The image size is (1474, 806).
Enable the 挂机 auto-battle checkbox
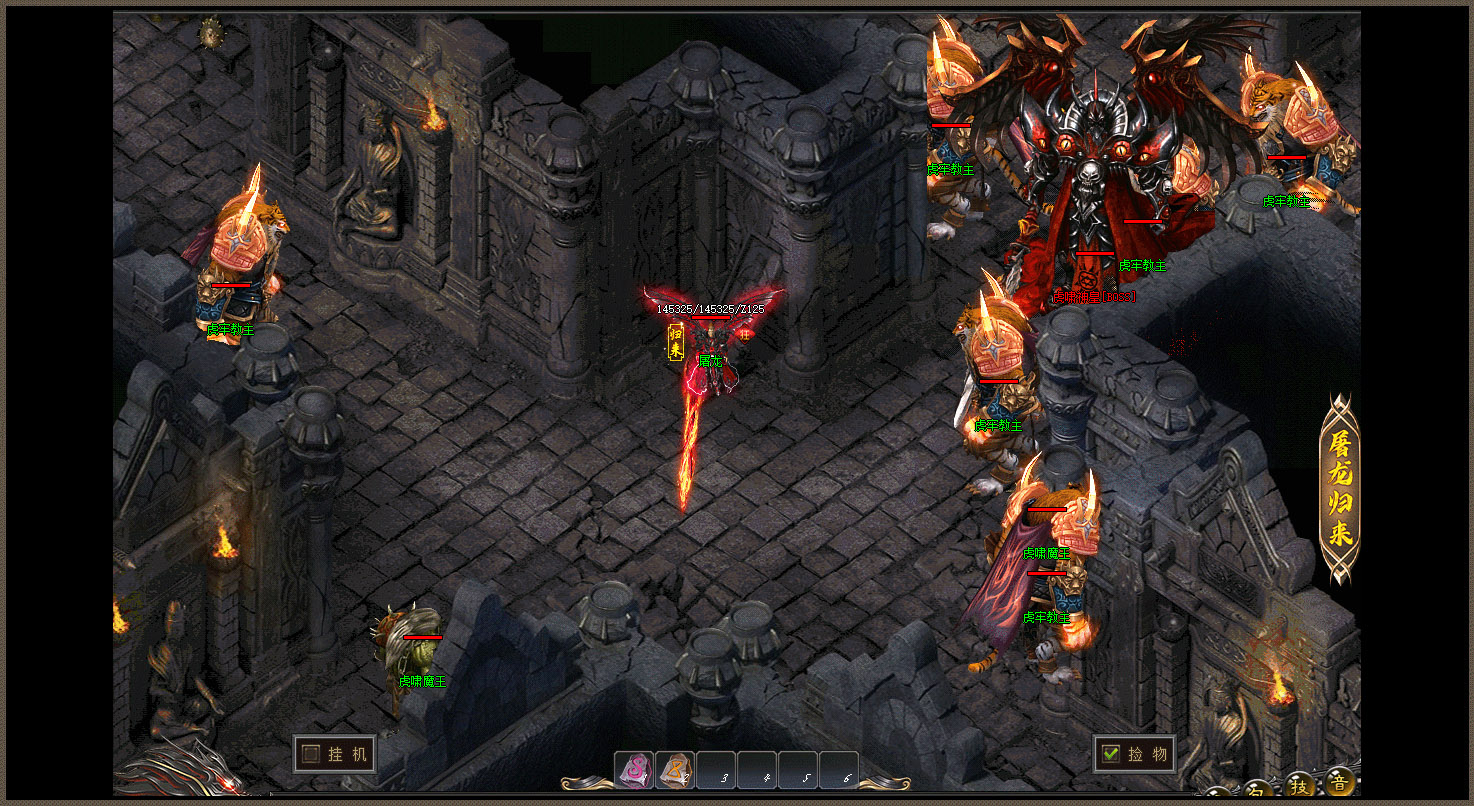[312, 754]
